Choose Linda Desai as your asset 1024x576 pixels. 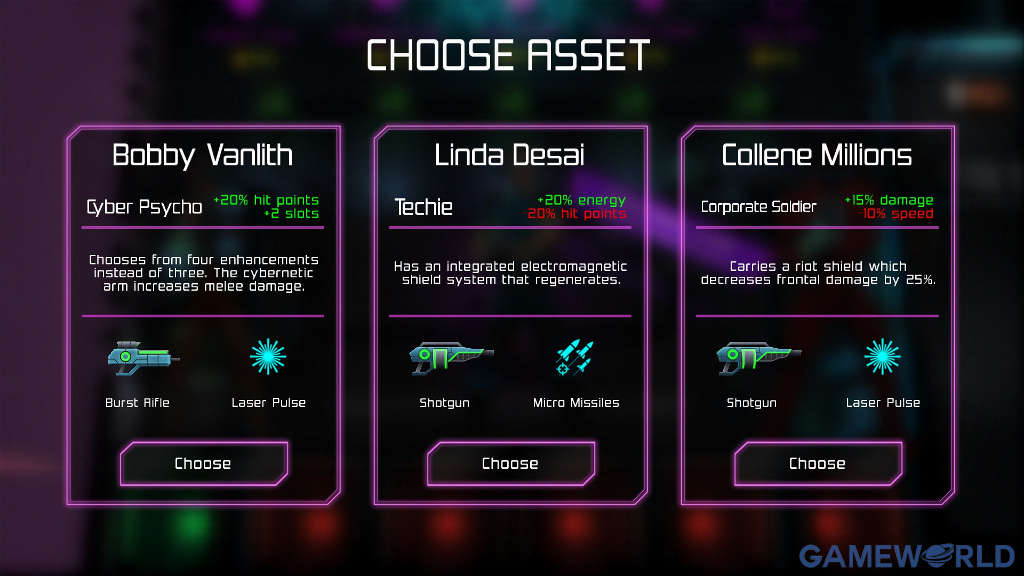pyautogui.click(x=510, y=463)
